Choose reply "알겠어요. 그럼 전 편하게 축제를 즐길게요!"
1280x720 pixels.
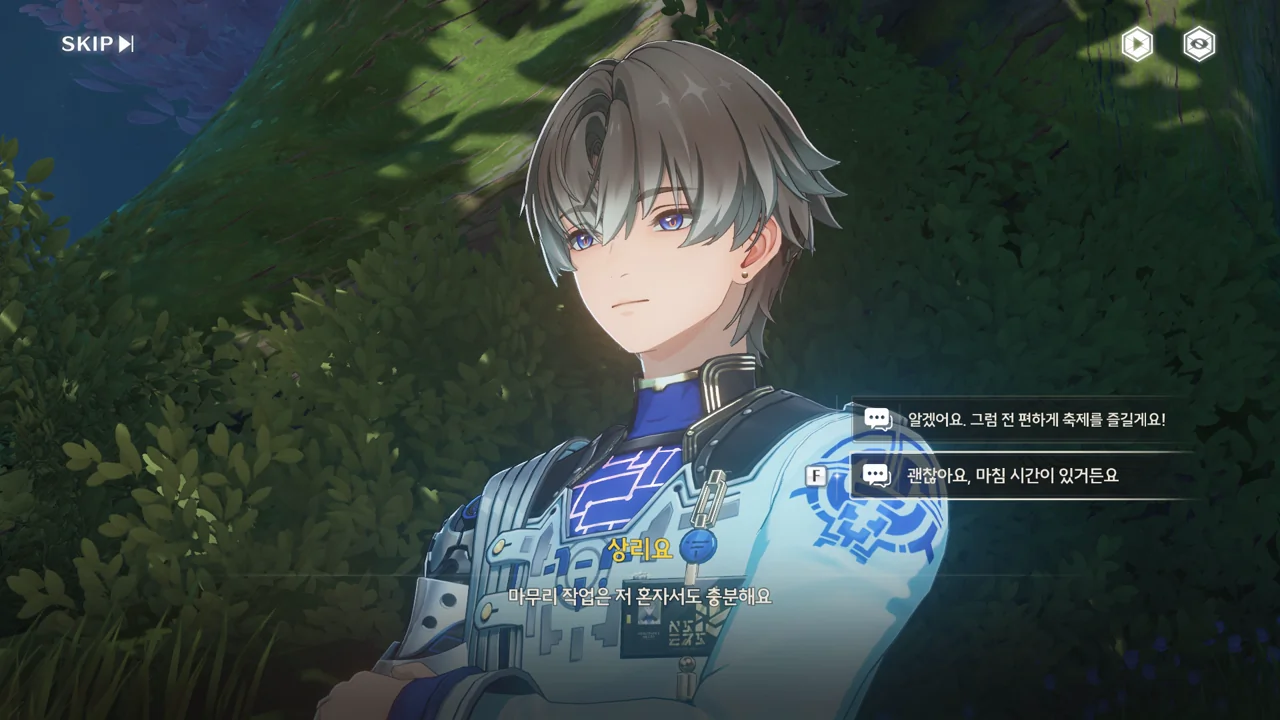pyautogui.click(x=1024, y=419)
